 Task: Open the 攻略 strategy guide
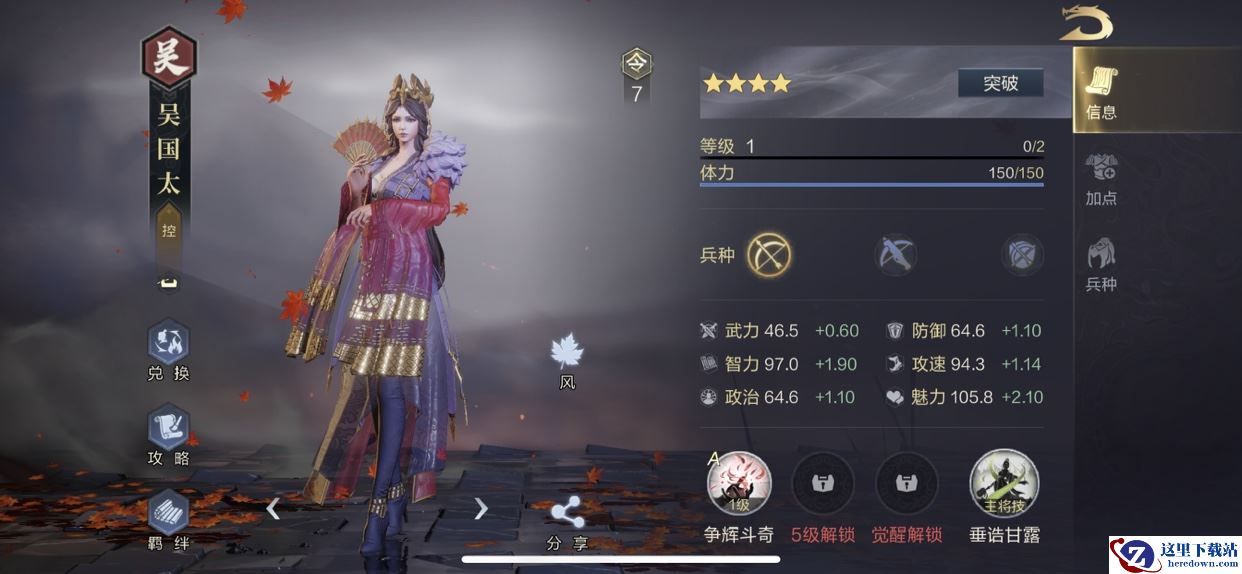tap(168, 437)
